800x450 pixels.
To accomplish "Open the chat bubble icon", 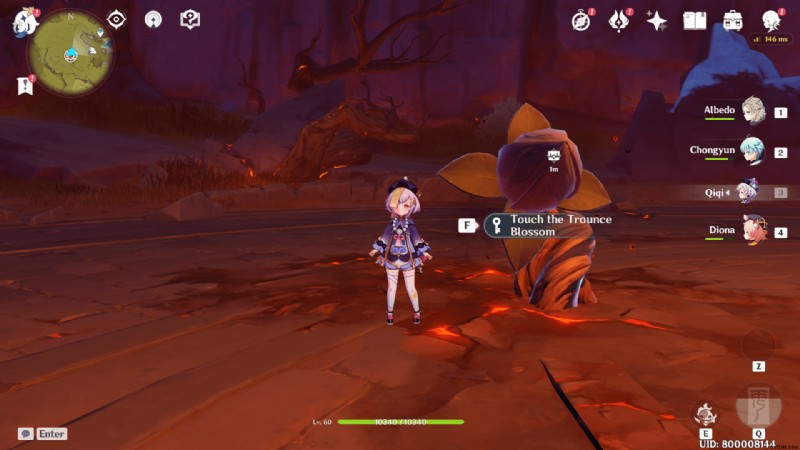I will (x=25, y=434).
